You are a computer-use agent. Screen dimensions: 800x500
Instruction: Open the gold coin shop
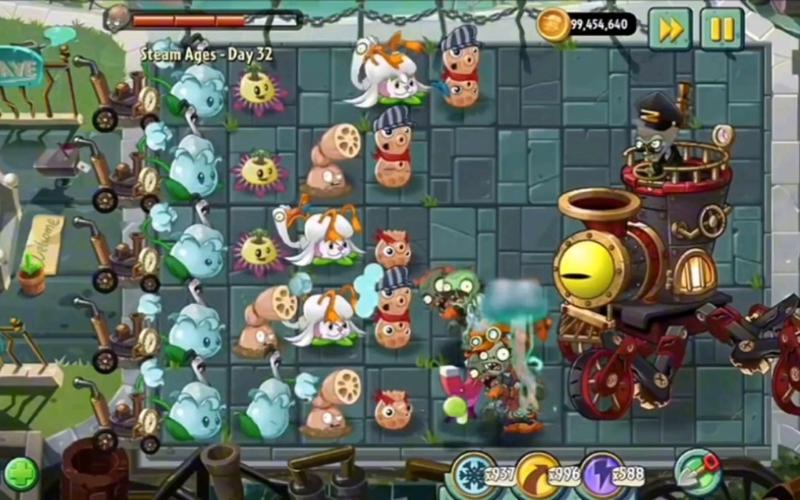pos(553,25)
